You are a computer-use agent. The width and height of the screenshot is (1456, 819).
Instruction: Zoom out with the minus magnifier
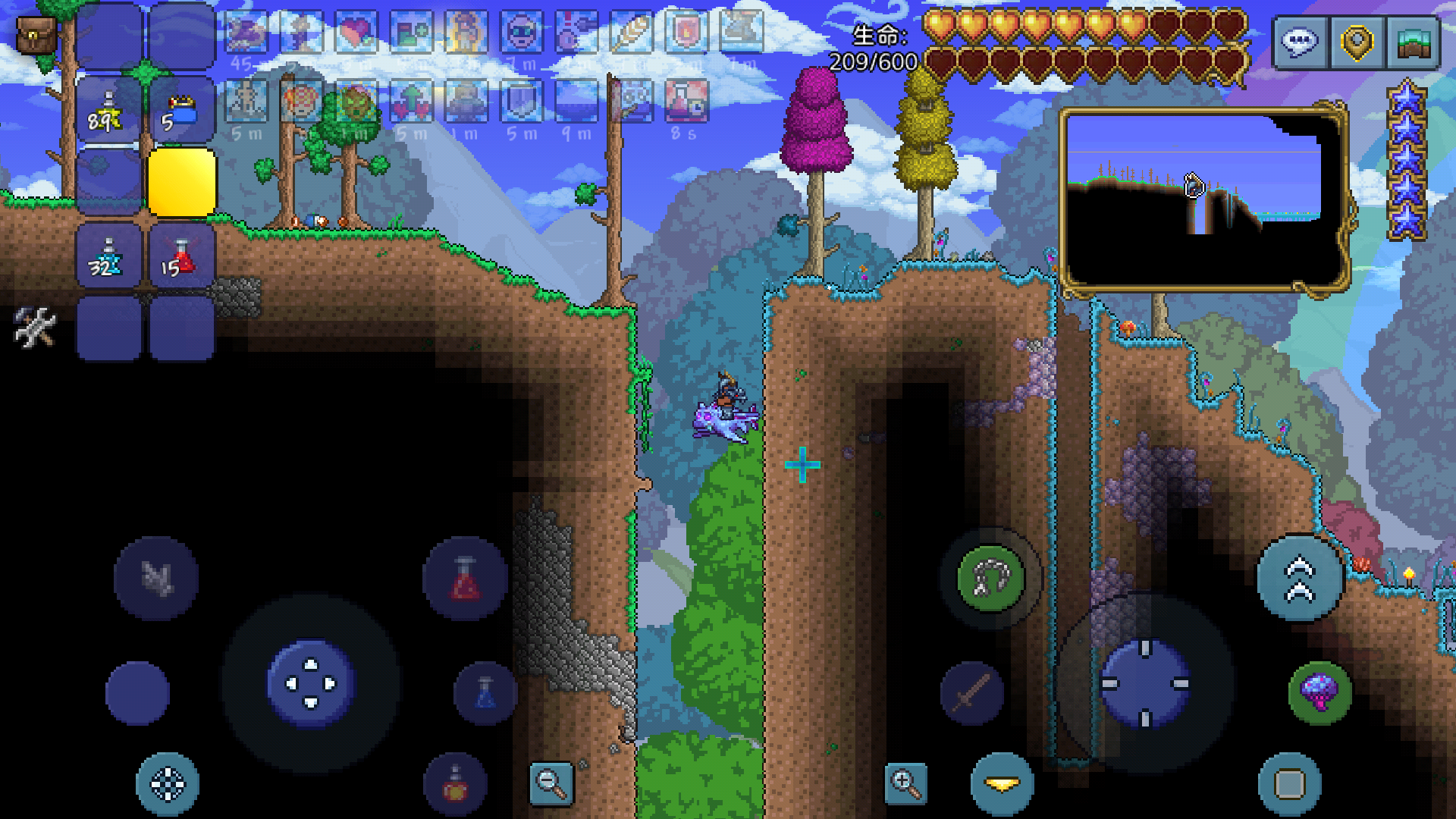(551, 783)
